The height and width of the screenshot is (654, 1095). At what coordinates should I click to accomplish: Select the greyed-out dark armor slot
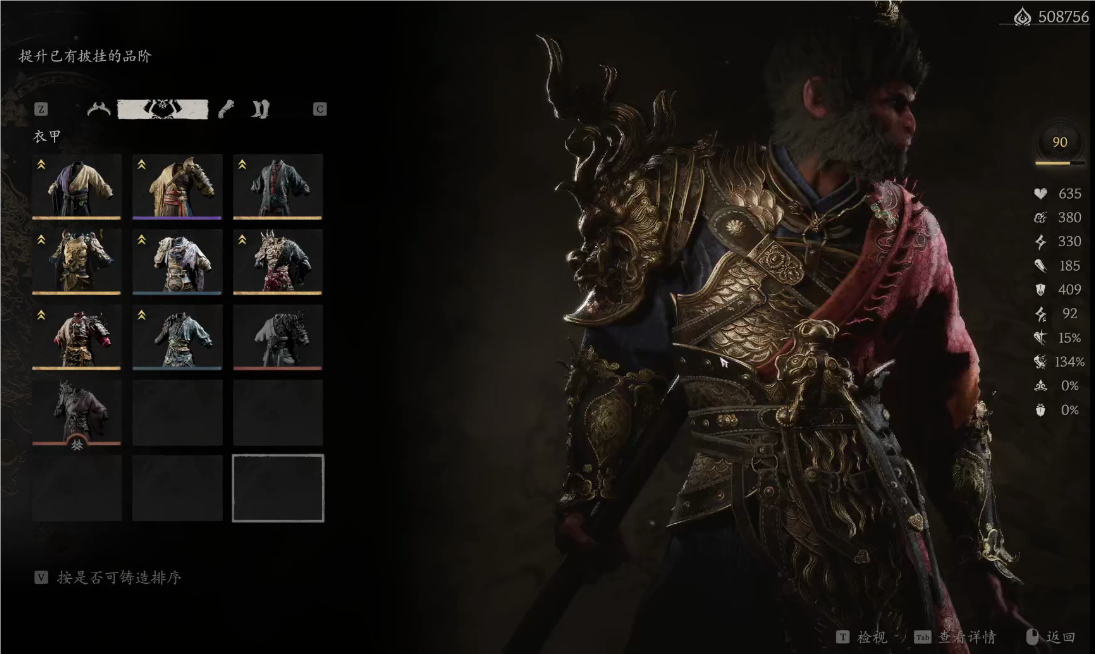[x=278, y=336]
